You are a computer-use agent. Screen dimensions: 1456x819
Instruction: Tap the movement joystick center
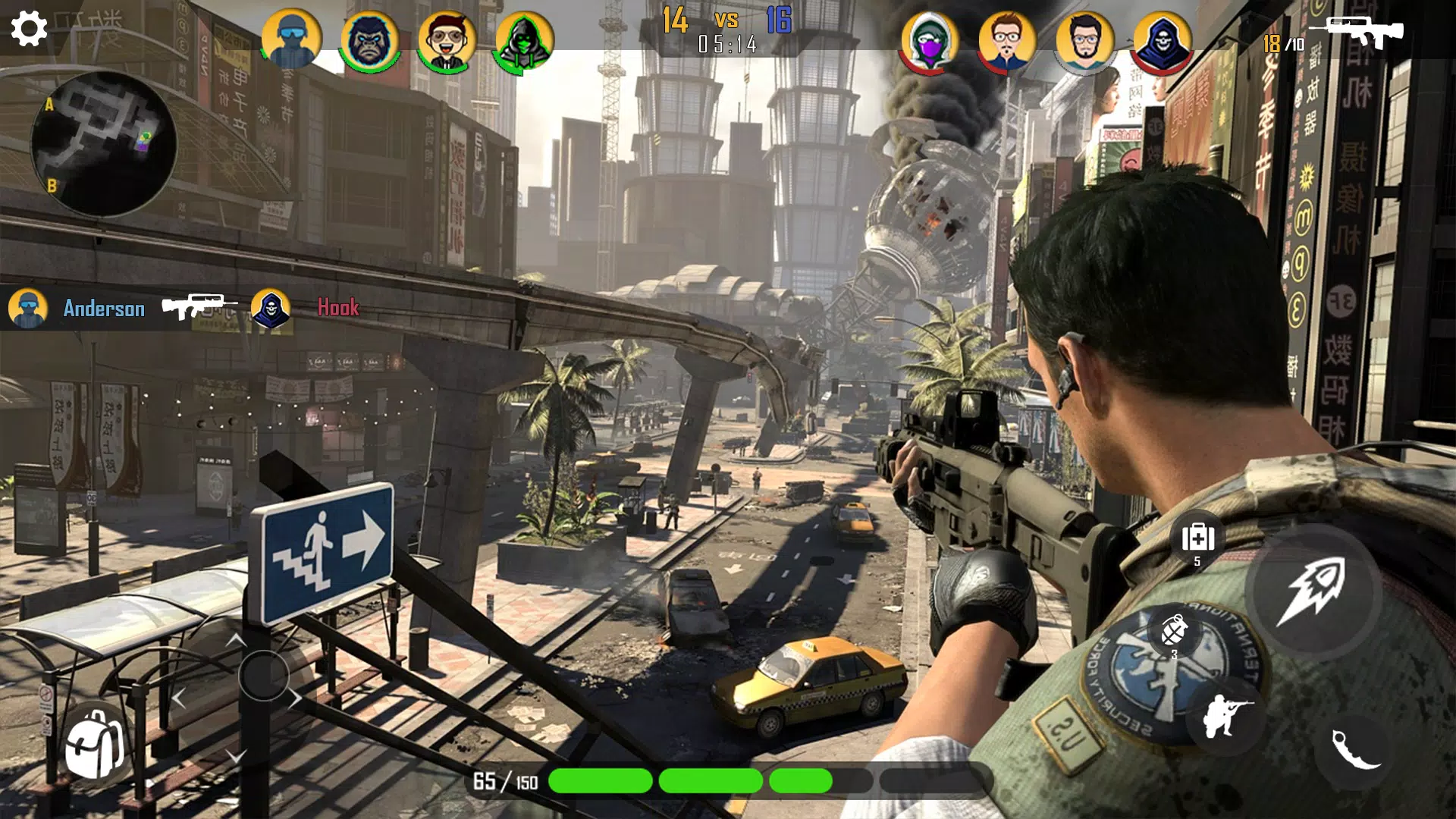(x=263, y=675)
